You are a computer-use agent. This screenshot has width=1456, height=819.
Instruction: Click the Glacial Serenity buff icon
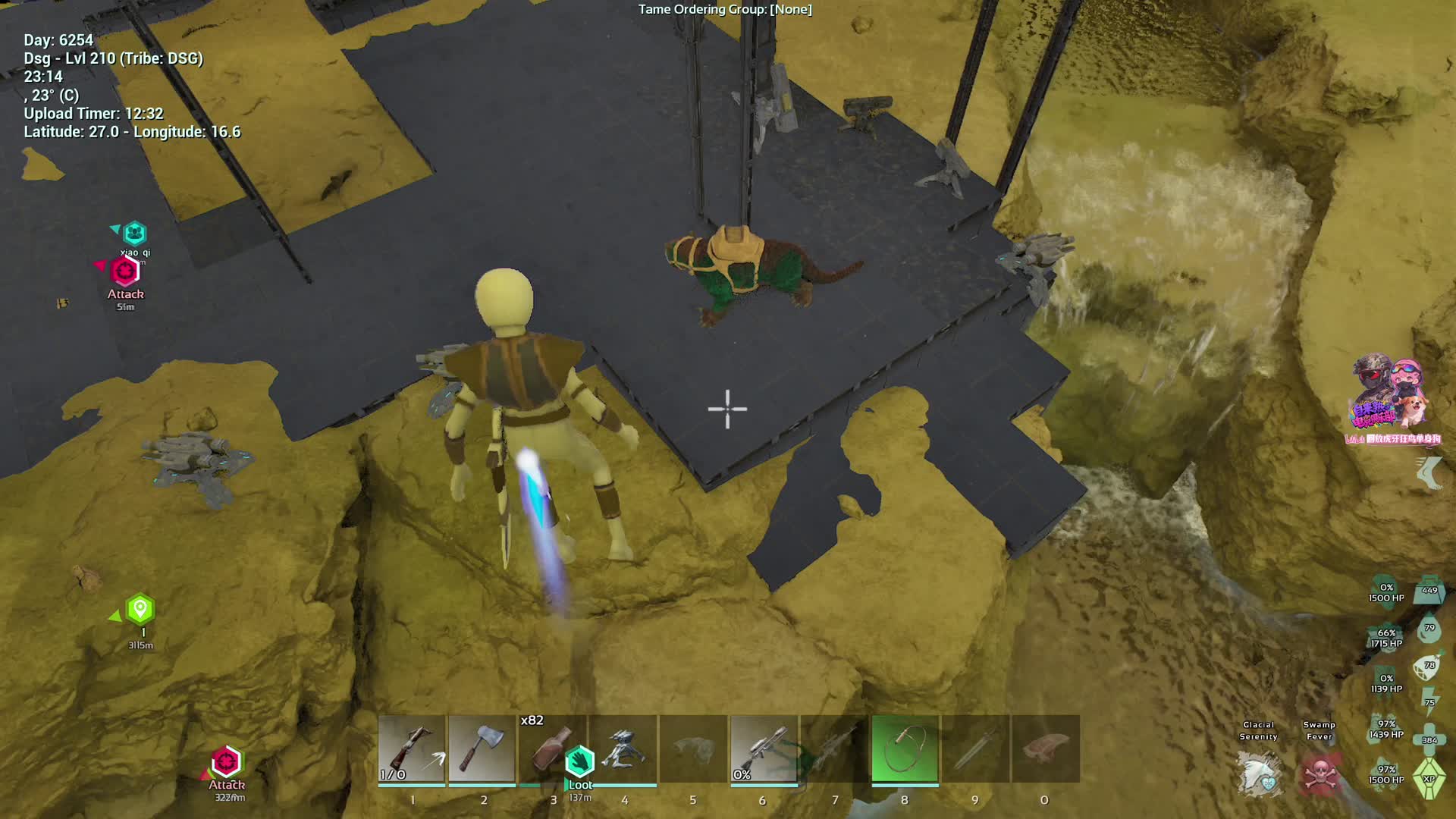coord(1260,773)
